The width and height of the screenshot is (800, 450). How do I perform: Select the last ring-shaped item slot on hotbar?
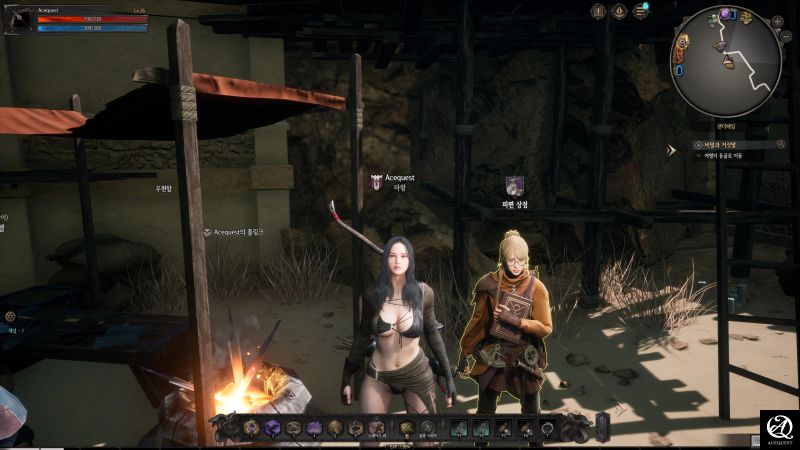point(548,428)
